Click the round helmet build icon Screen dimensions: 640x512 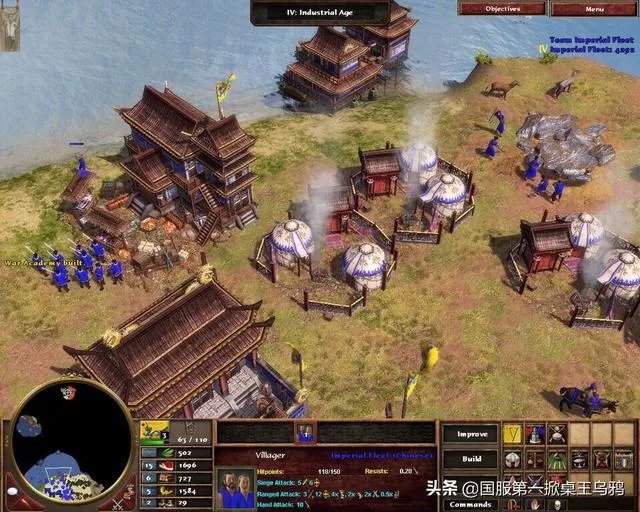512,459
